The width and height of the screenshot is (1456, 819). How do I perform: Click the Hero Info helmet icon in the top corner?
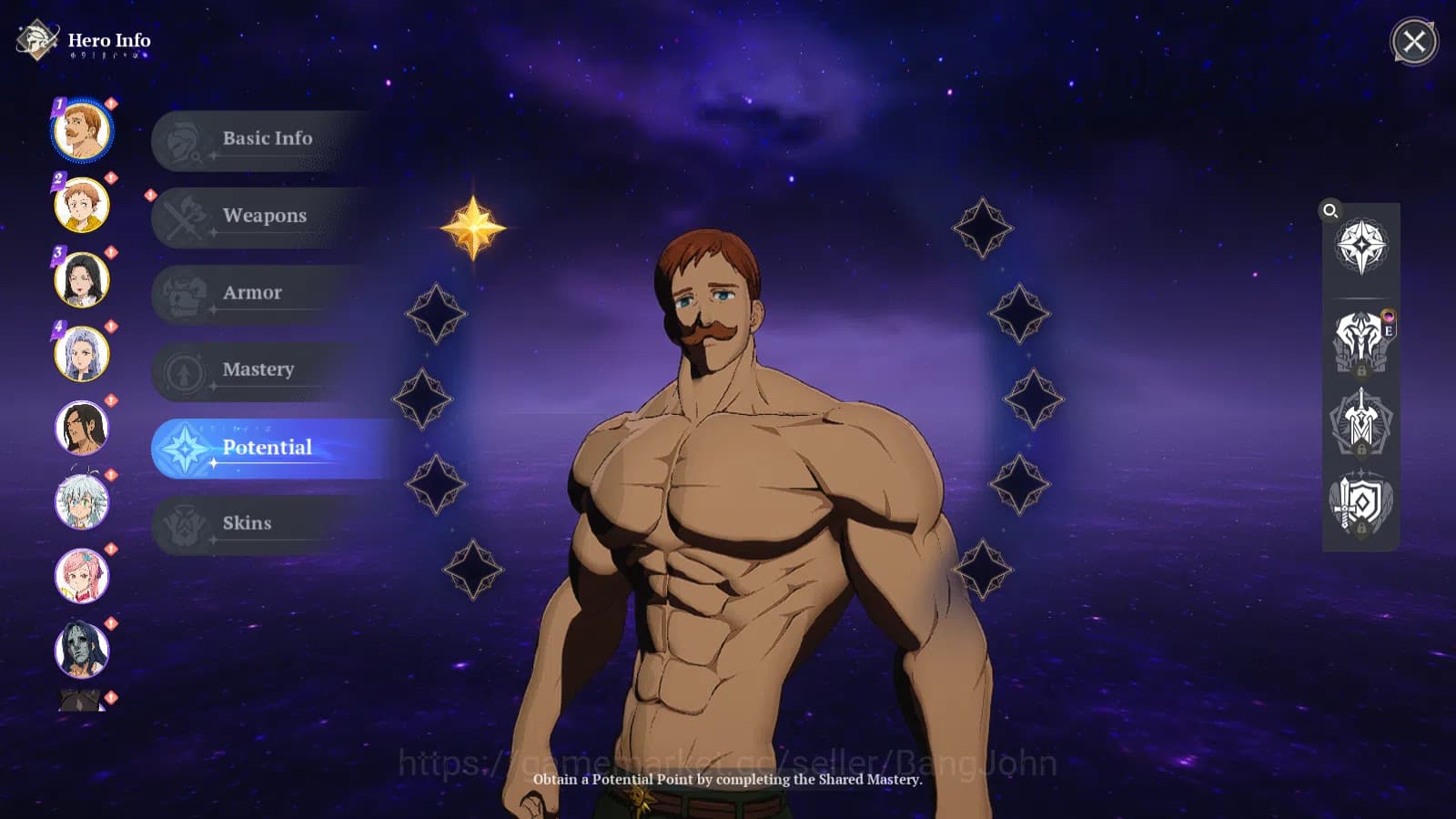tap(36, 40)
